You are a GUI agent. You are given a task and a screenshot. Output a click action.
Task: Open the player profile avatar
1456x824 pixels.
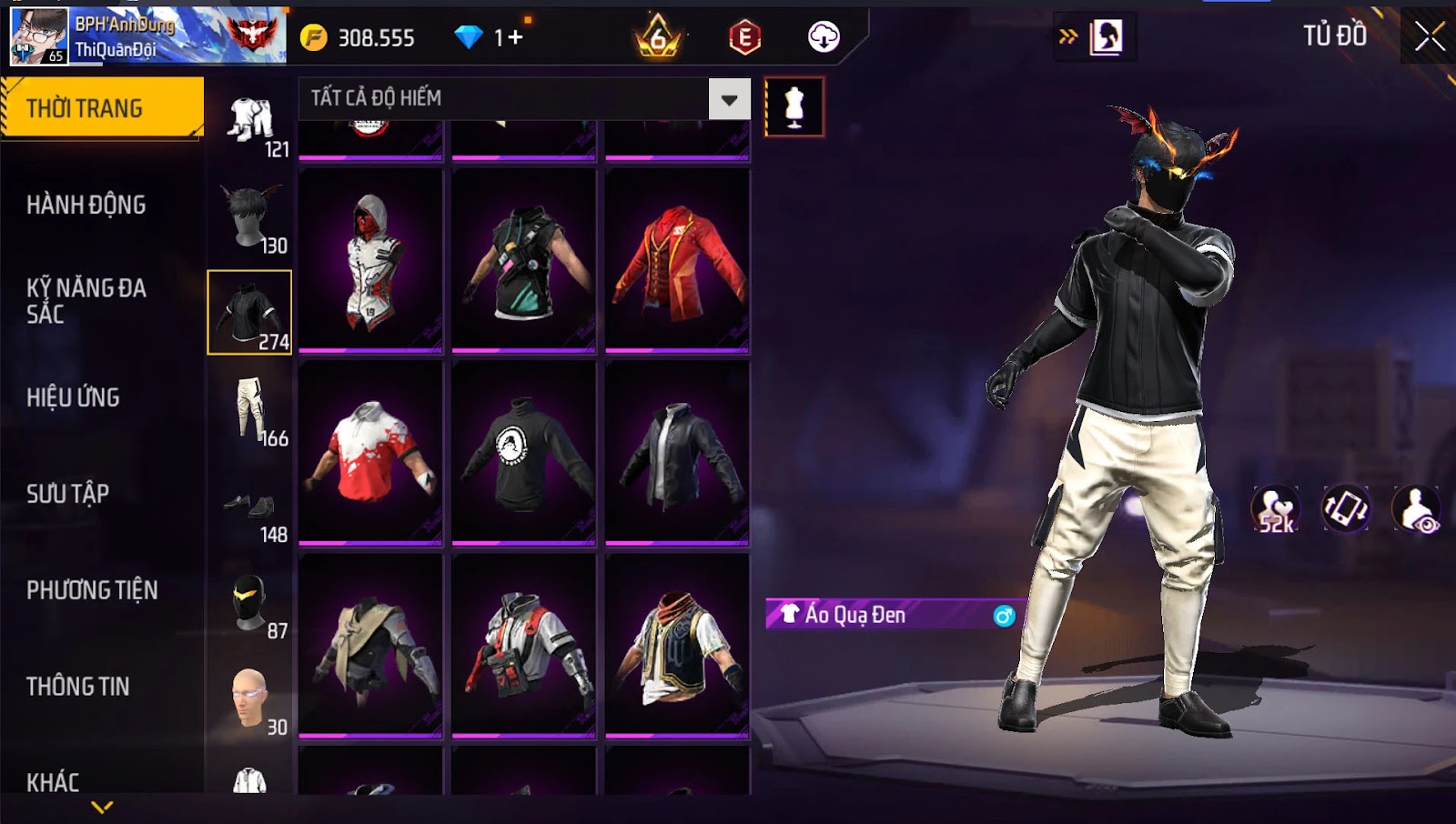(39, 36)
